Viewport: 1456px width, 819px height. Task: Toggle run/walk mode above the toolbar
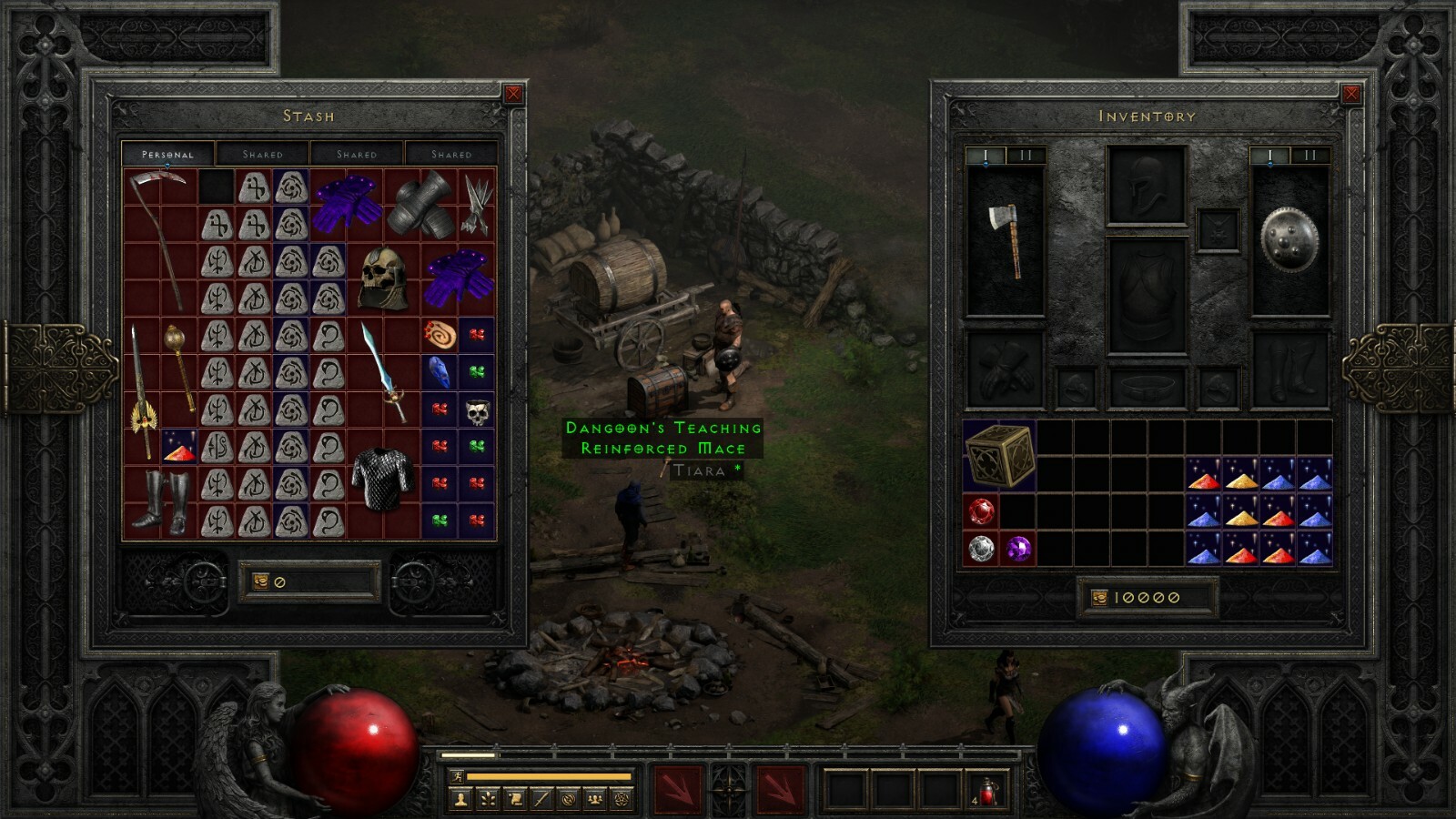[x=457, y=777]
